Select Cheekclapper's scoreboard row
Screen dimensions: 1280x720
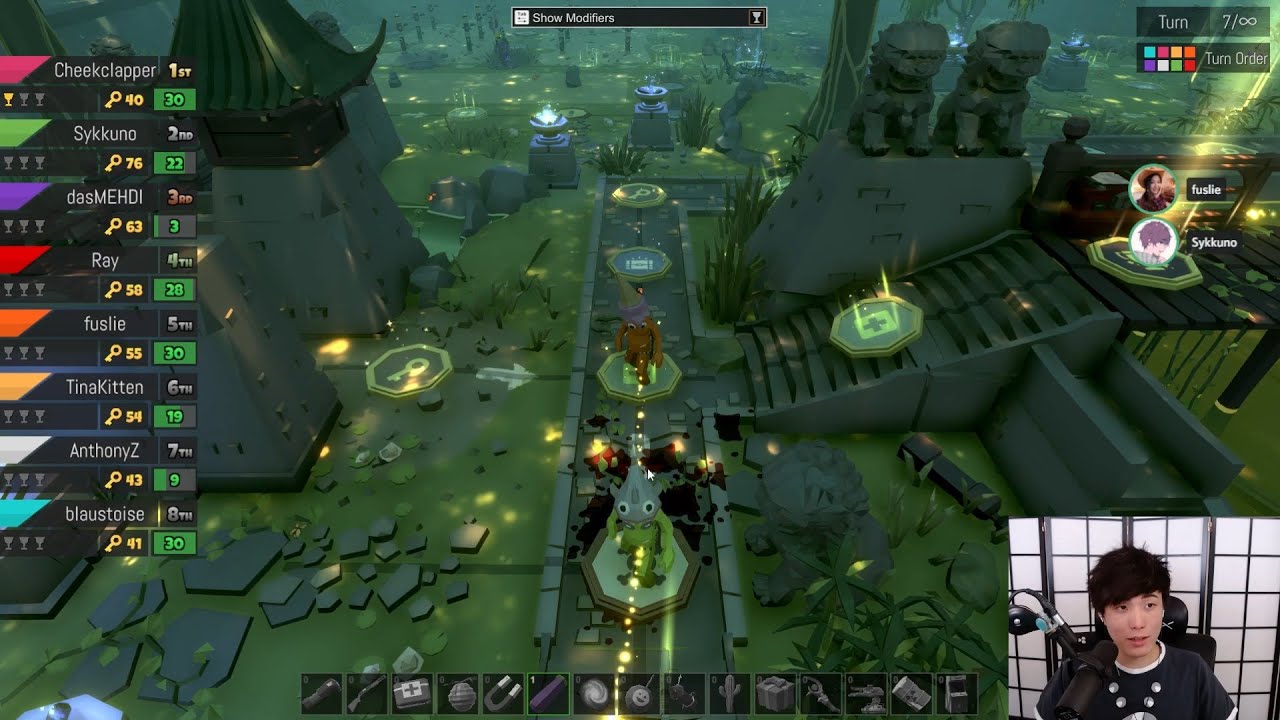[98, 84]
